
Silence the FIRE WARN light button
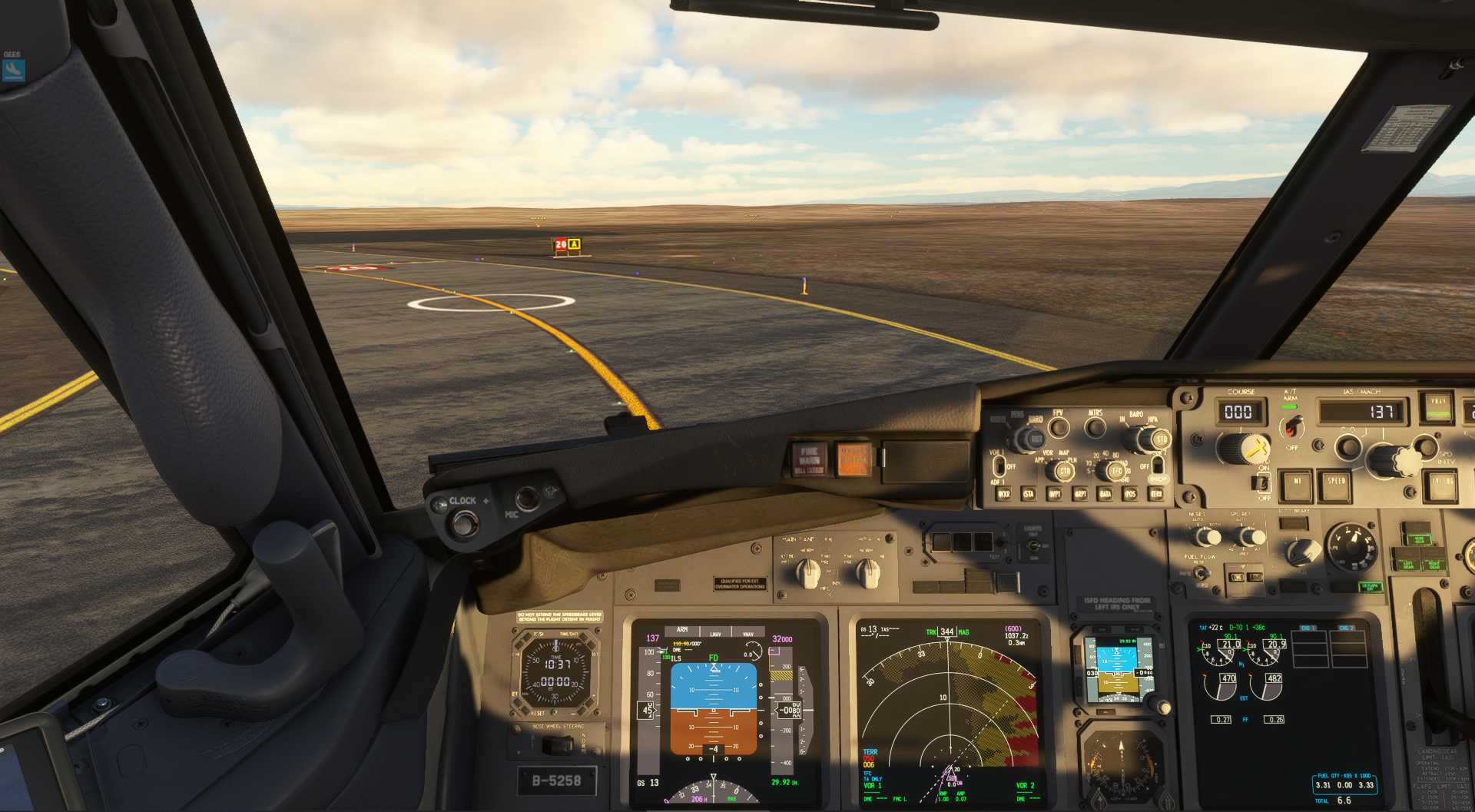click(809, 459)
